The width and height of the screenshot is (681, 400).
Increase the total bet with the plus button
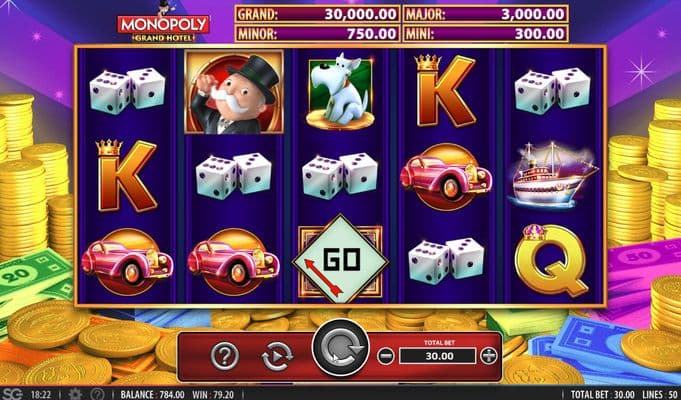488,355
